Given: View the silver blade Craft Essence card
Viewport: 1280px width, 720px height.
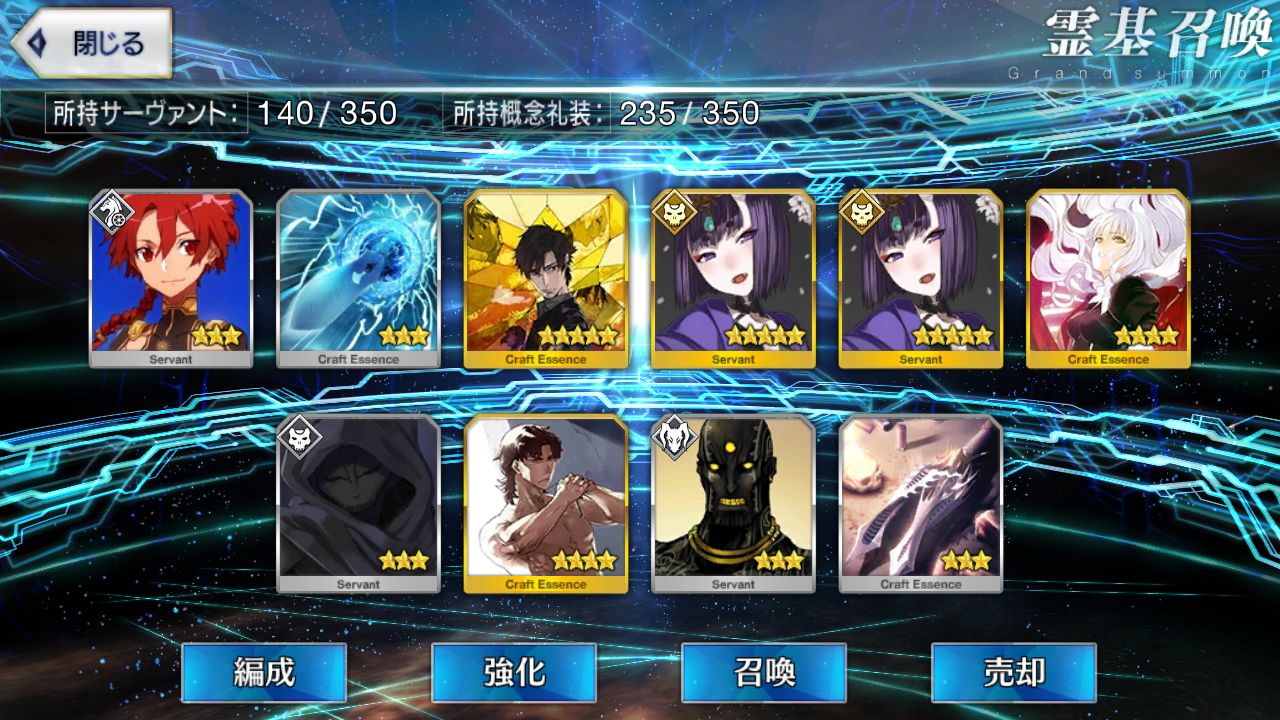Looking at the screenshot, I should 920,503.
